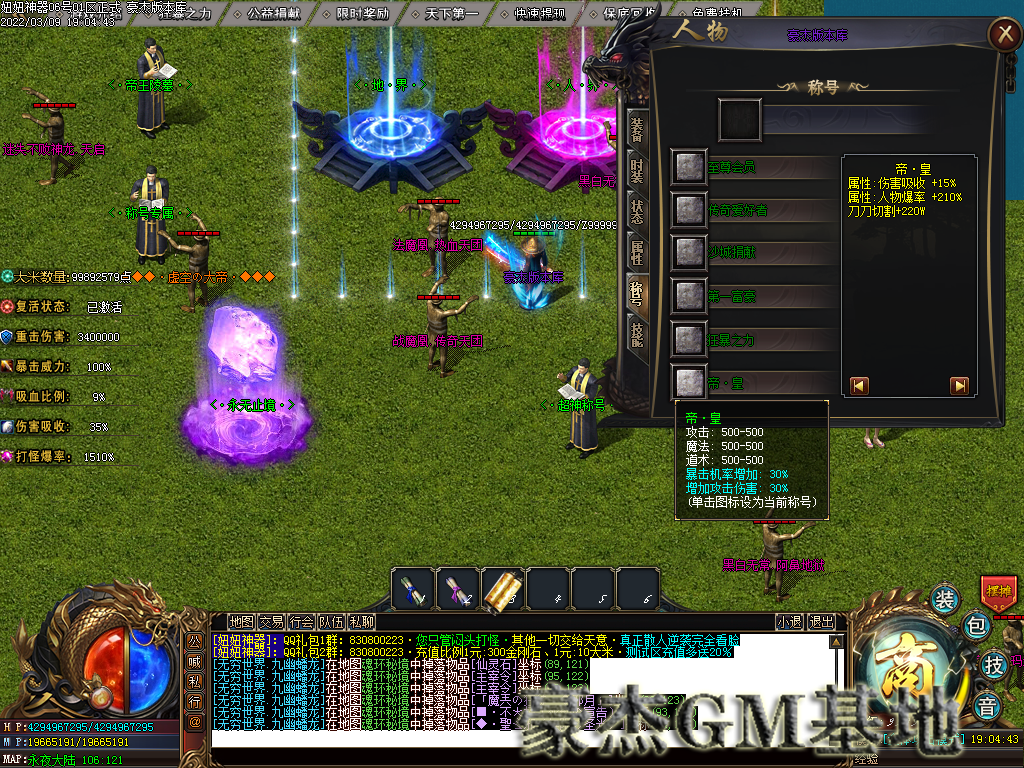
Task: Open the 时装 fashion tab
Action: click(x=637, y=170)
